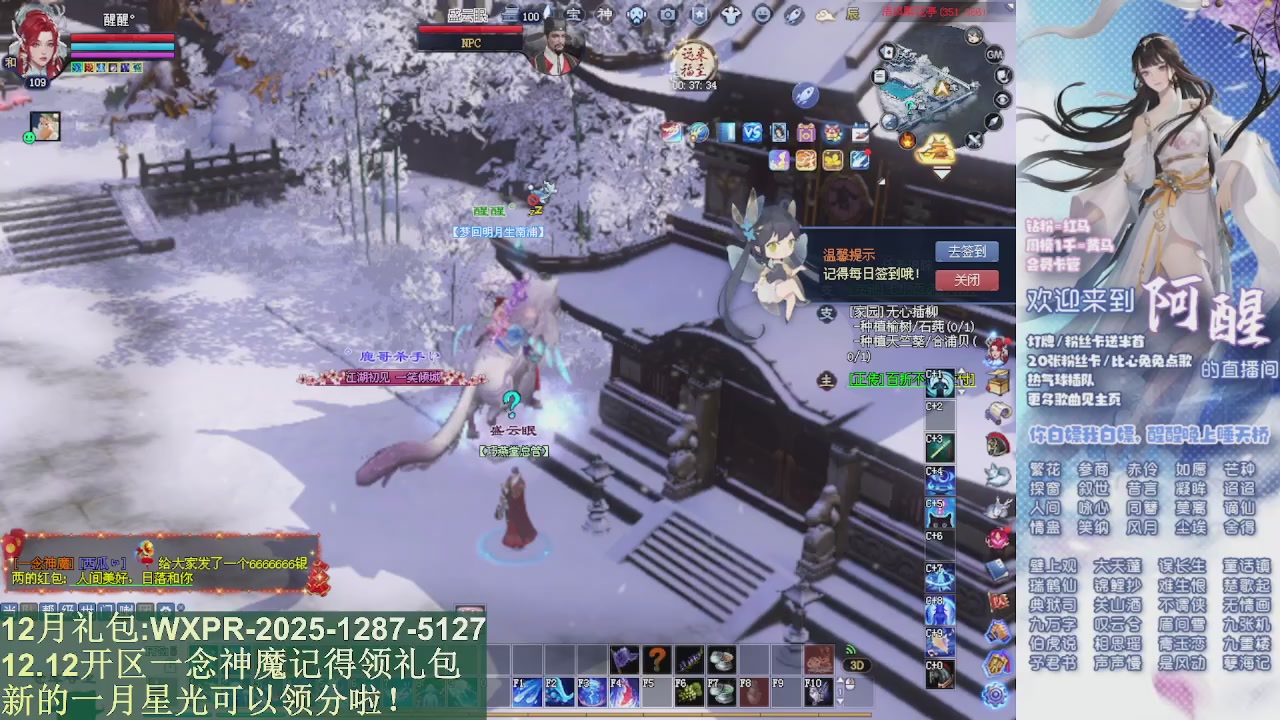This screenshot has height=720, width=1280.
Task: Click the up arrow beside the C+1 skill slot
Action: point(962,370)
